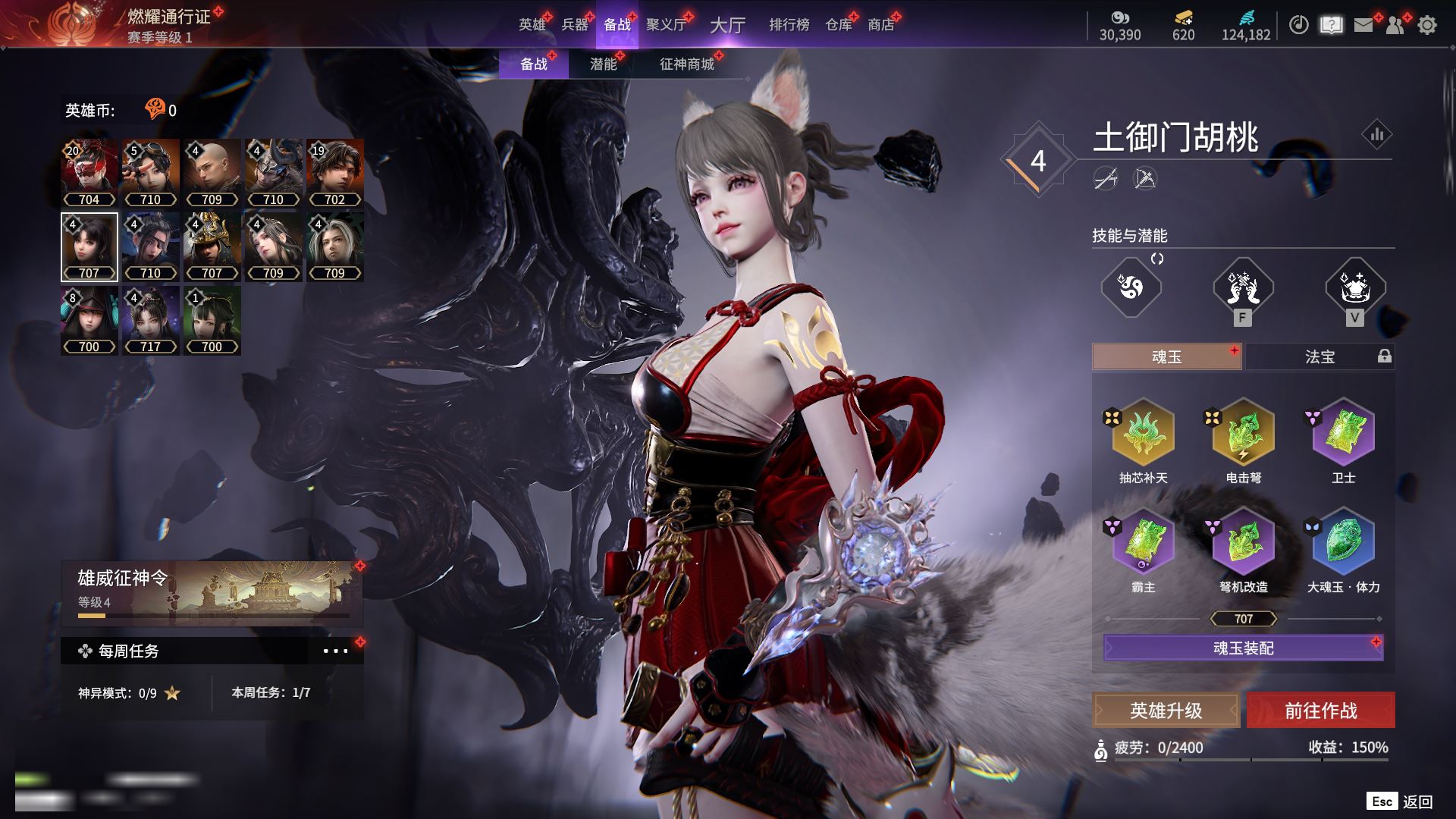The image size is (1456, 819).
Task: Open the 商店 shop
Action: point(880,25)
